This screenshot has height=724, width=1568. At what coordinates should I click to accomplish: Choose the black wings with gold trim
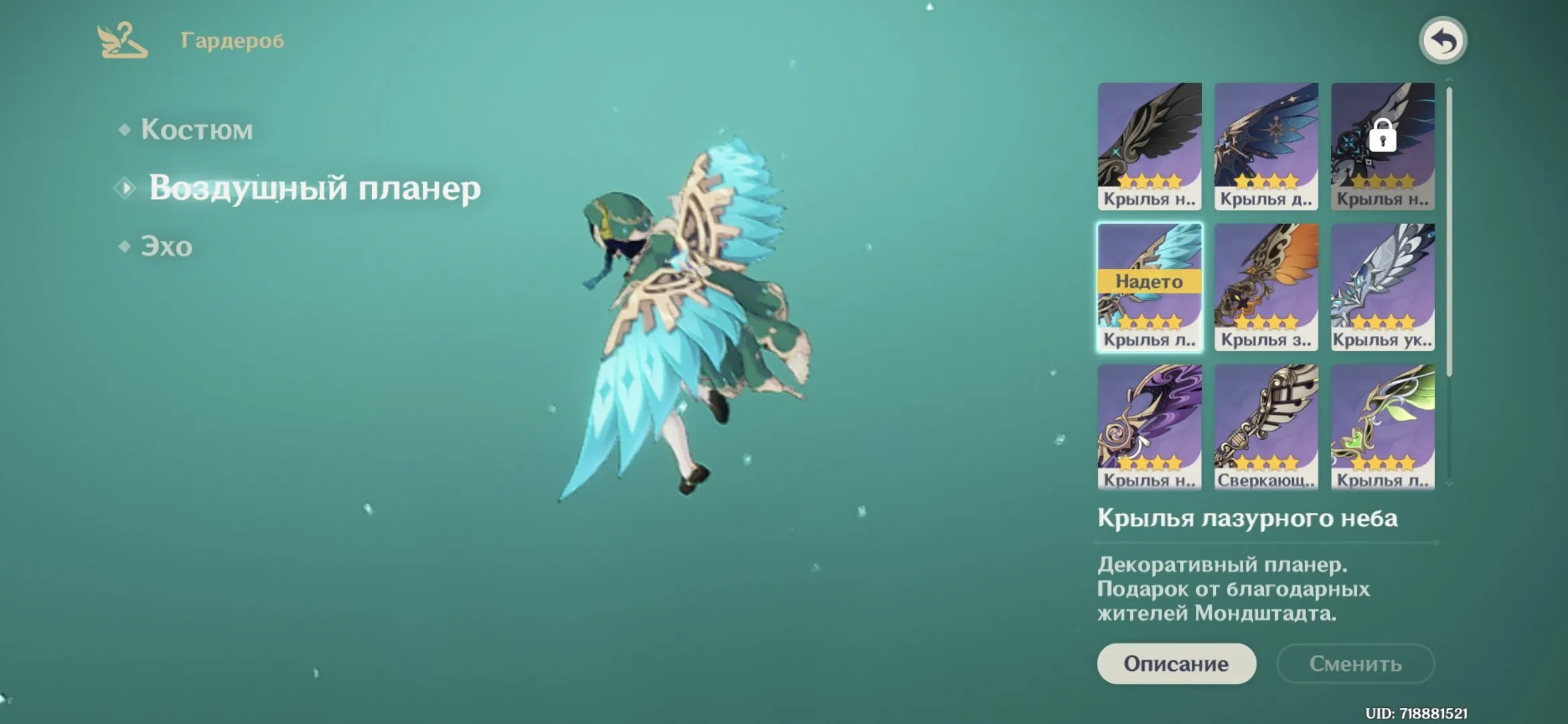(x=1149, y=145)
